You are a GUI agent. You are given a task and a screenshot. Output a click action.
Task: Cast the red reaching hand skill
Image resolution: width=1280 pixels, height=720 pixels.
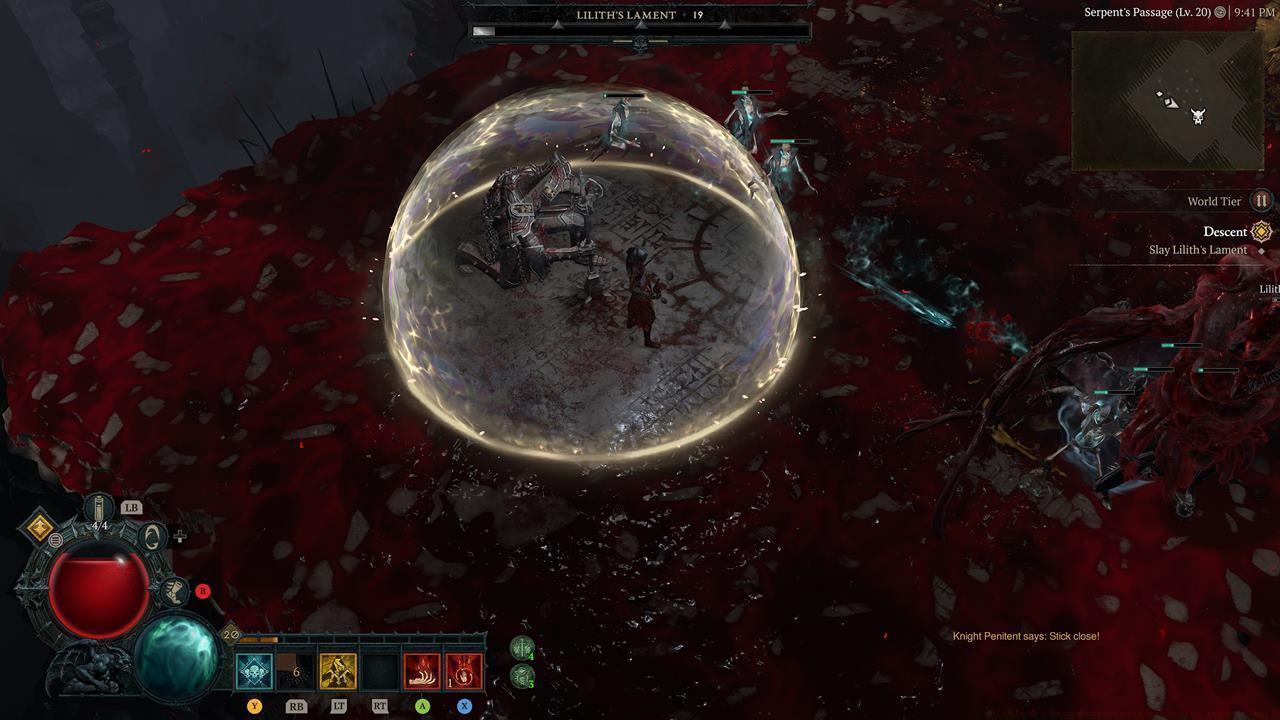(x=422, y=670)
